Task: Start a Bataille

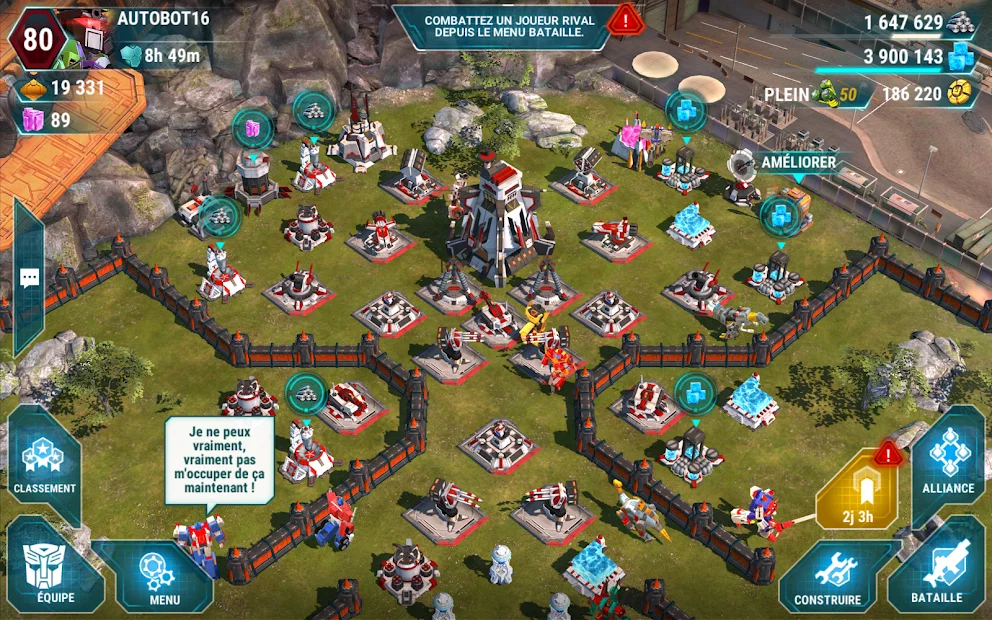Action: point(936,574)
